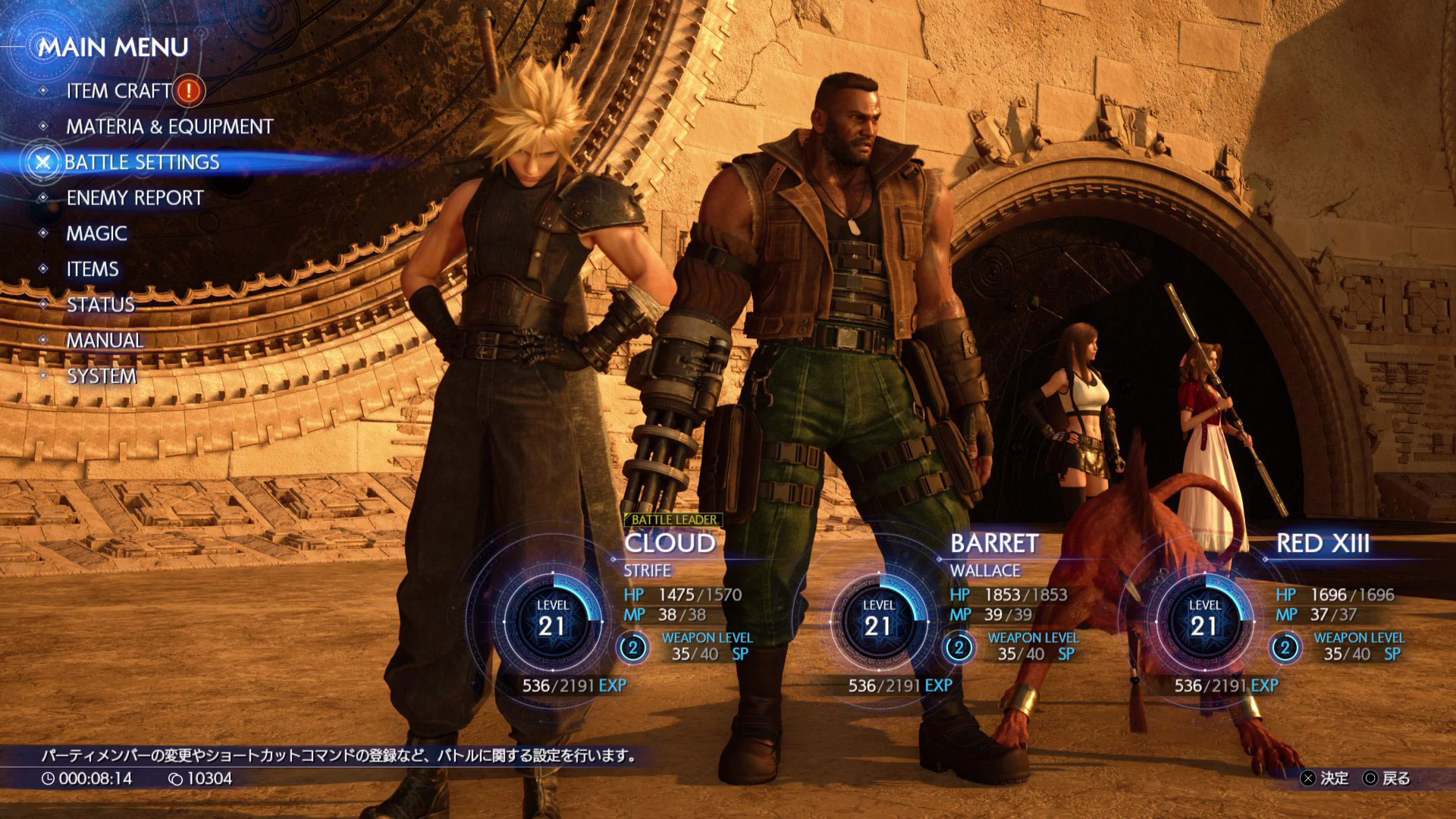This screenshot has height=819, width=1456.
Task: Open the System menu
Action: point(102,376)
